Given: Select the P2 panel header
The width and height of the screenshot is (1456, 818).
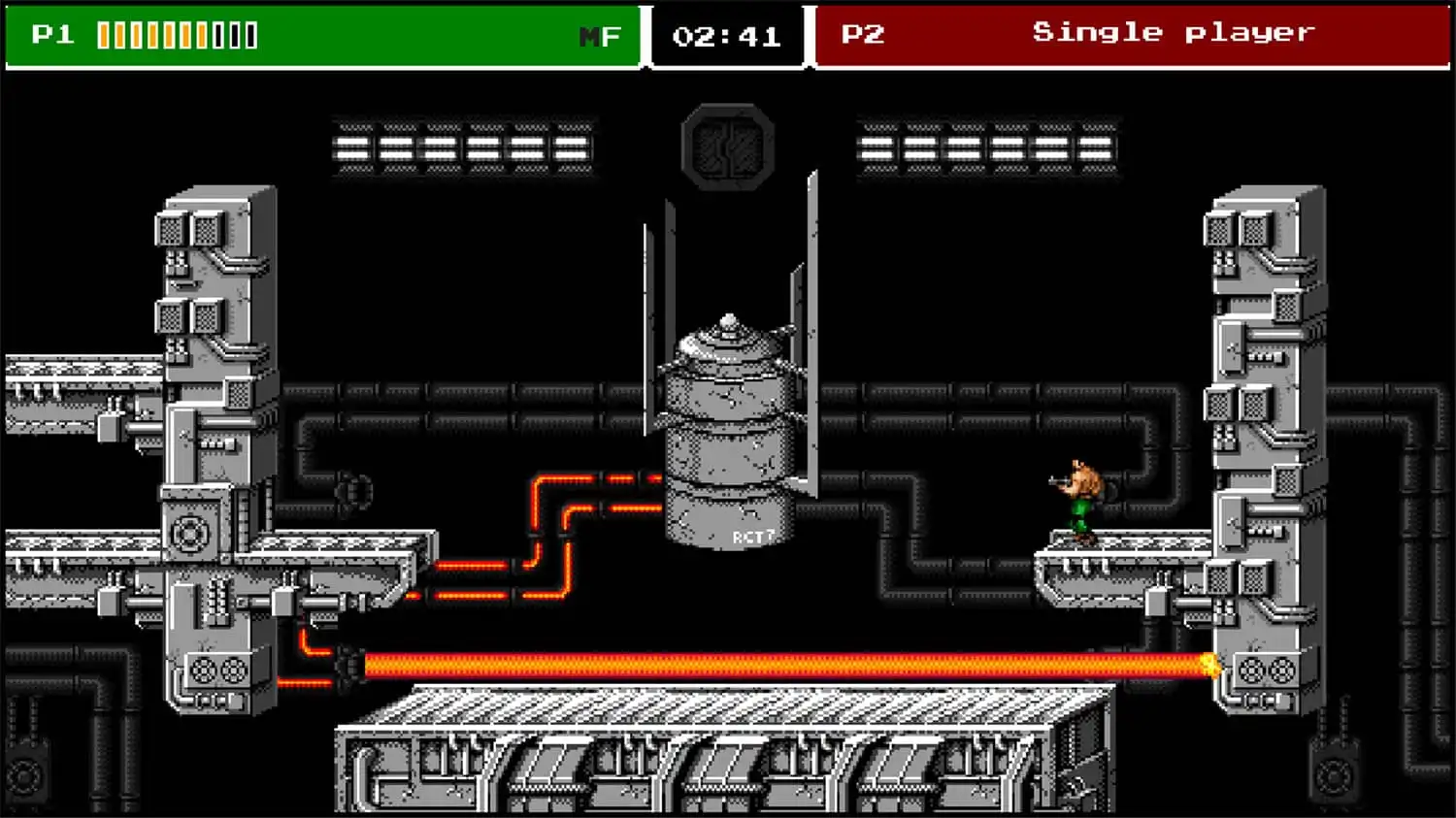Looking at the screenshot, I should tap(860, 31).
